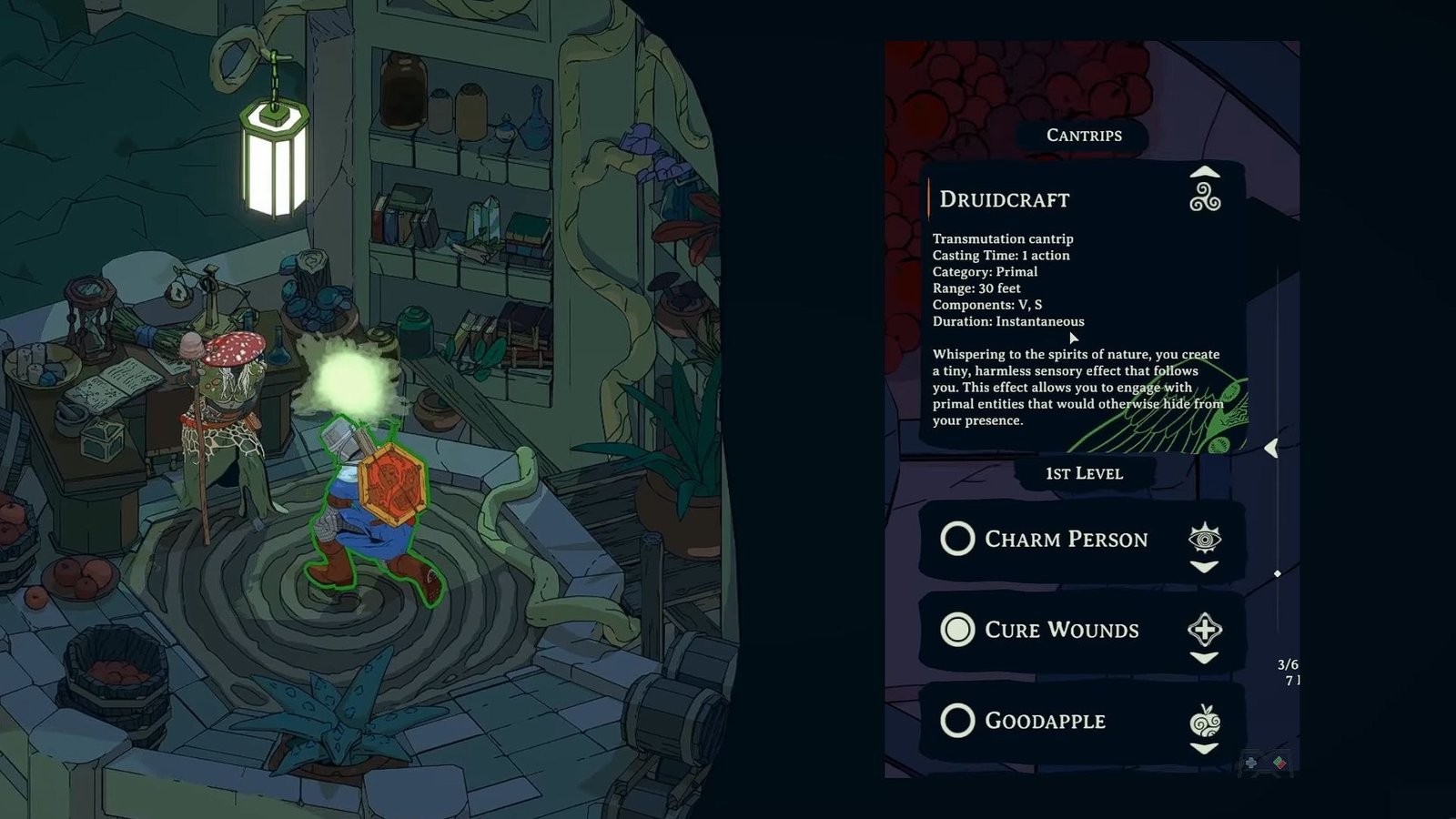Expand the Goodapple spell details arrow
The width and height of the screenshot is (1456, 819).
click(1204, 749)
